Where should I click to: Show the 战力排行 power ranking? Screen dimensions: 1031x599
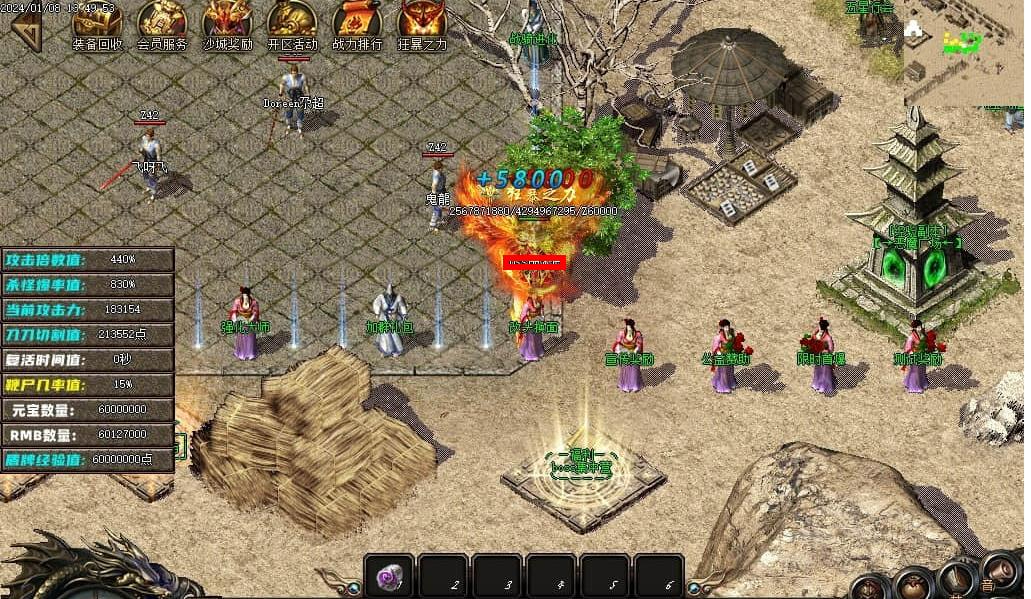click(357, 23)
